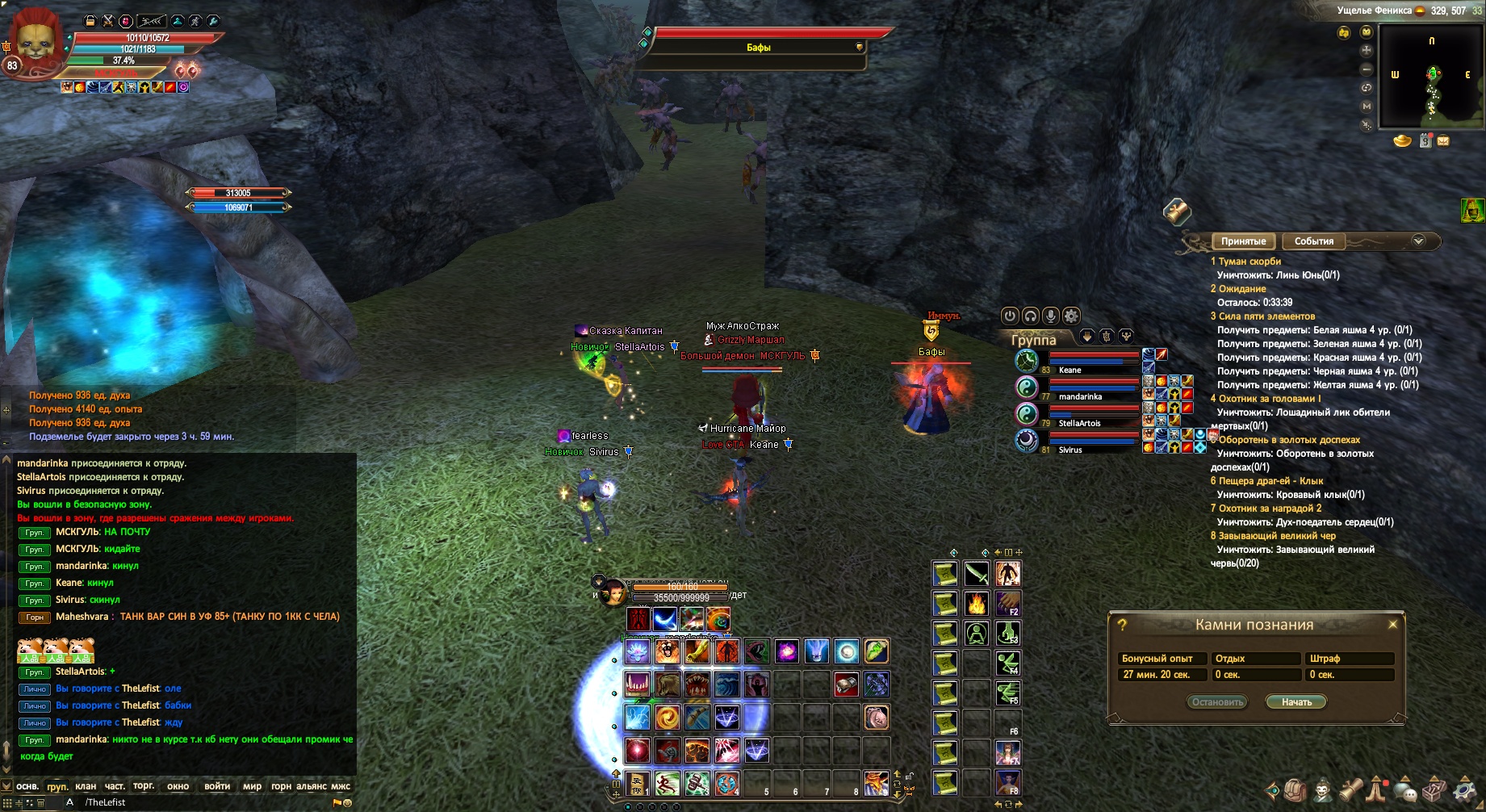Screen dimensions: 1486x812
Task: Activate the running figure skill in slot 2
Action: pos(668,783)
